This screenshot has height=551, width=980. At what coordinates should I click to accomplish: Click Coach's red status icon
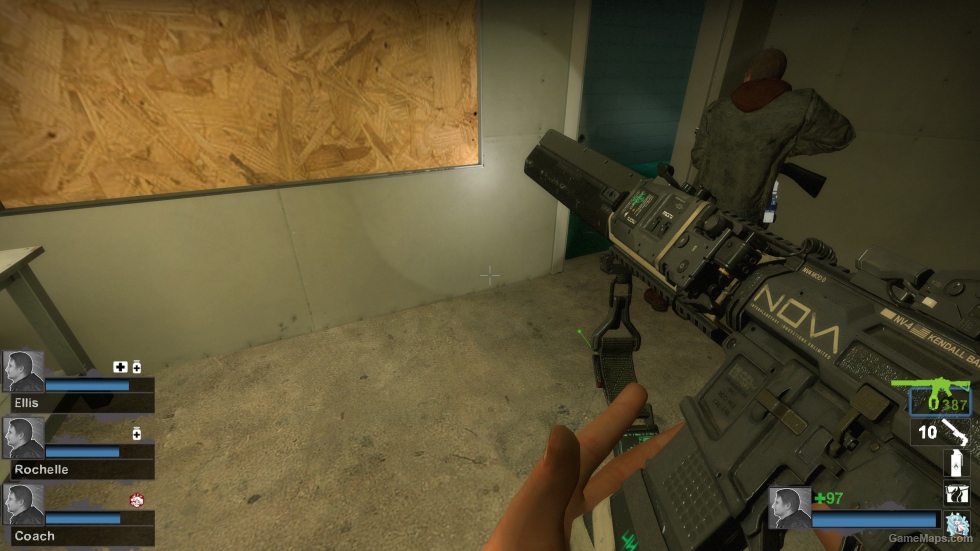[x=136, y=500]
